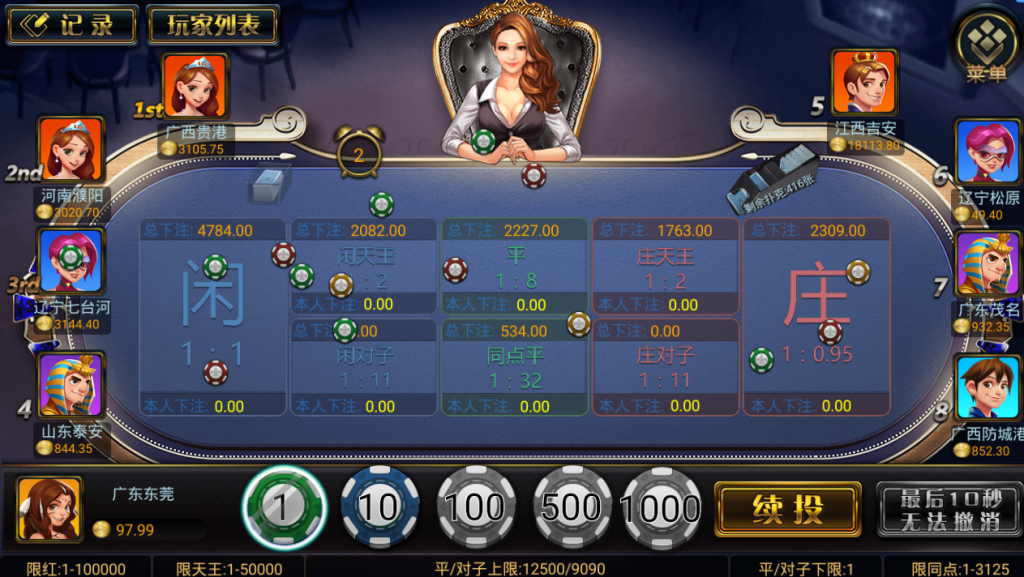Open the 菜单 menu

pyautogui.click(x=987, y=46)
